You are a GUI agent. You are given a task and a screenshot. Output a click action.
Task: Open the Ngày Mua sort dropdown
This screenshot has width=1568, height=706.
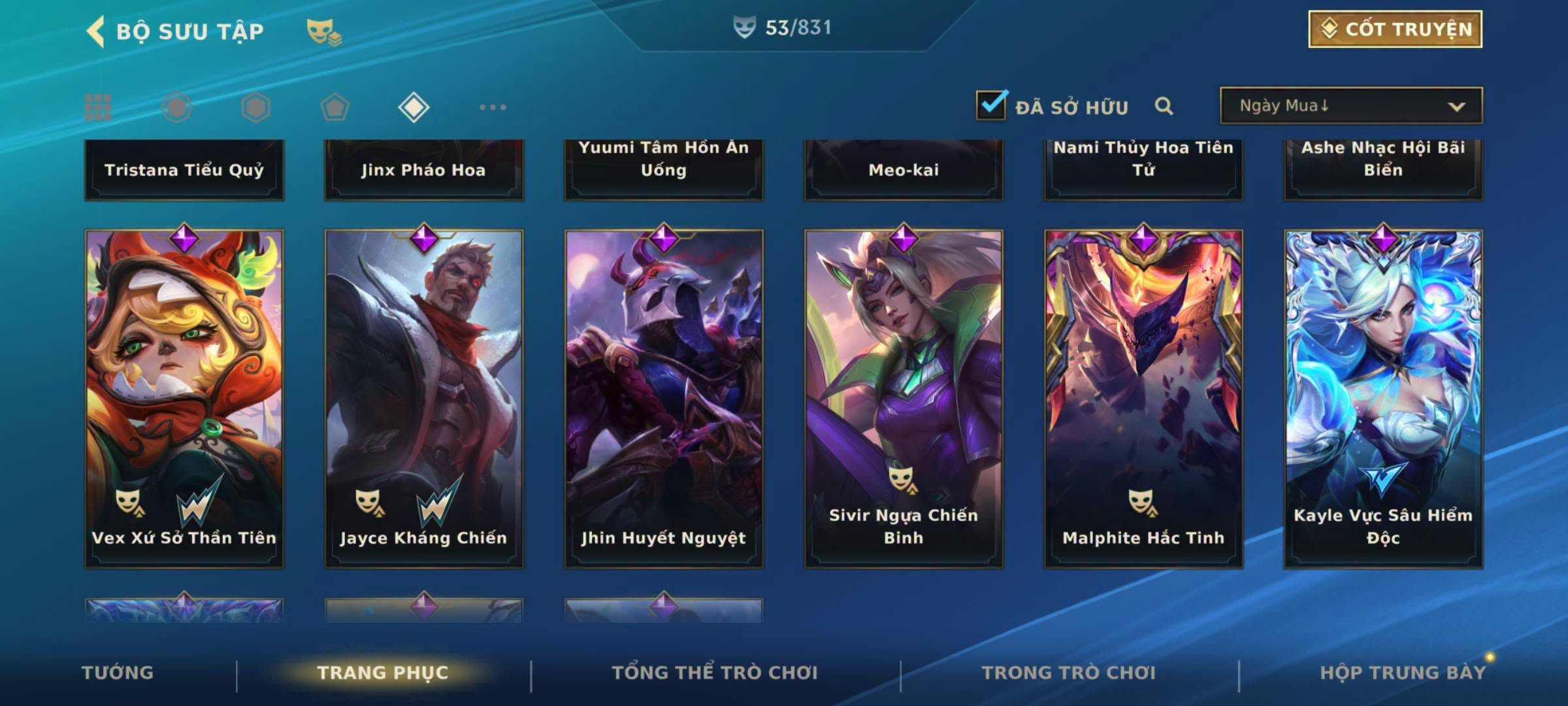point(1350,106)
